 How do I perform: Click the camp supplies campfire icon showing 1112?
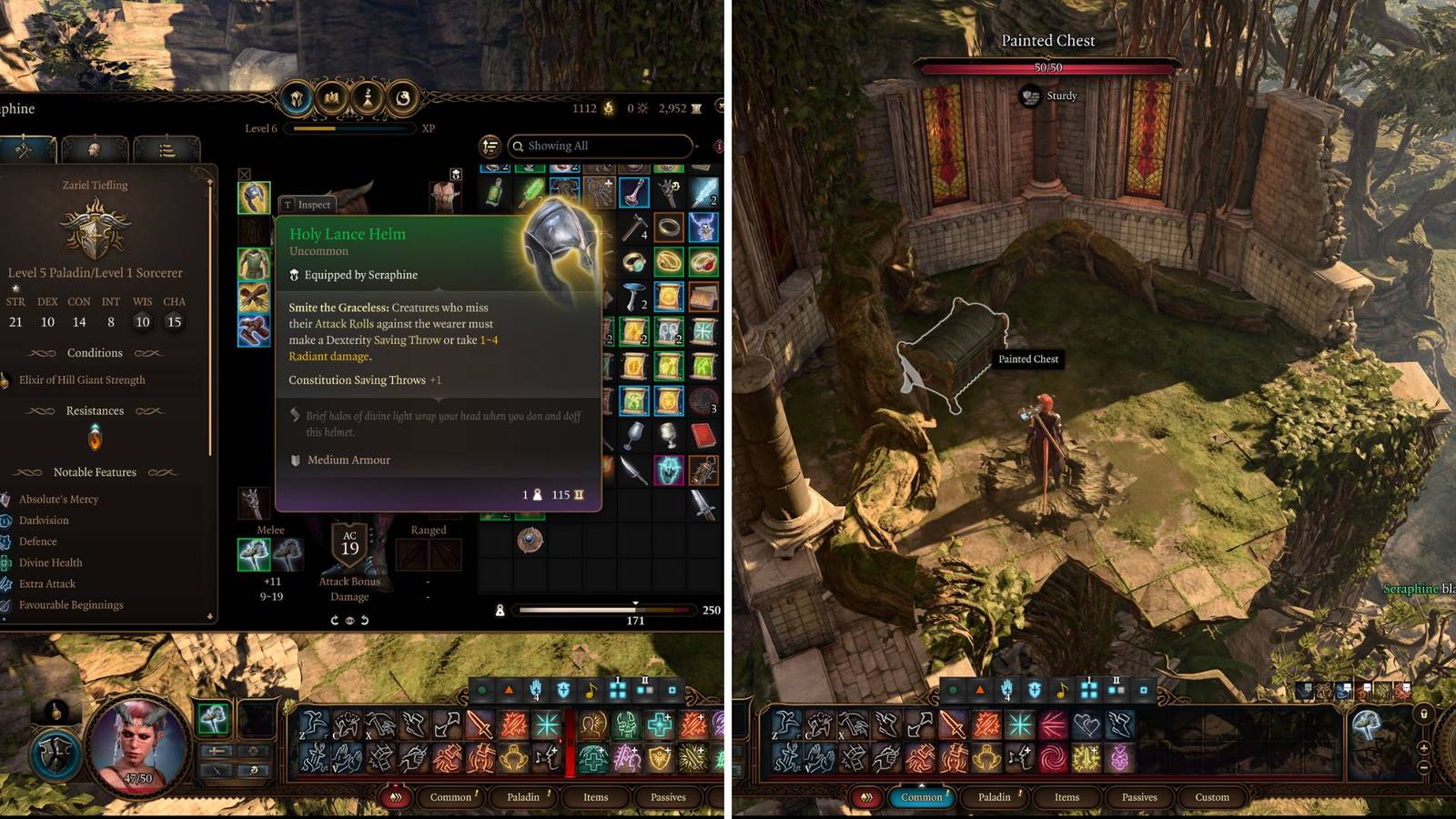607,107
